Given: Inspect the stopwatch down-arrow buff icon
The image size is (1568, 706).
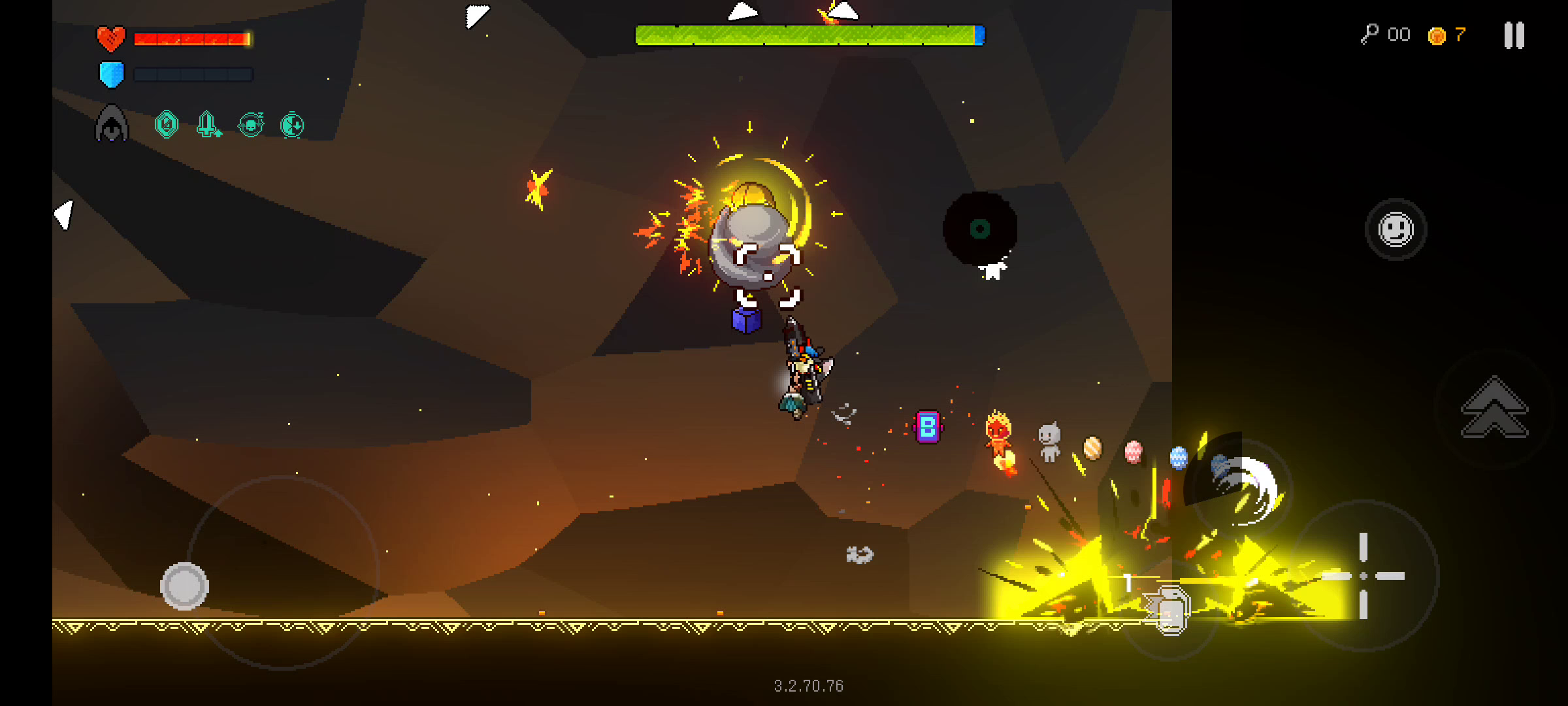Looking at the screenshot, I should click(292, 124).
